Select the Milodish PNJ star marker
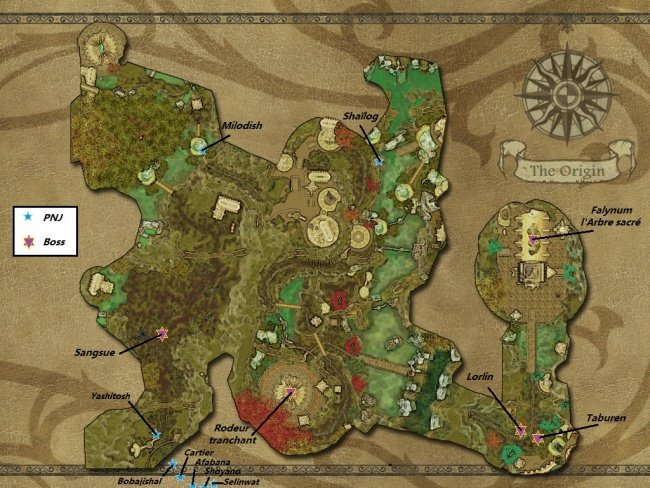The image size is (650, 488). click(201, 146)
